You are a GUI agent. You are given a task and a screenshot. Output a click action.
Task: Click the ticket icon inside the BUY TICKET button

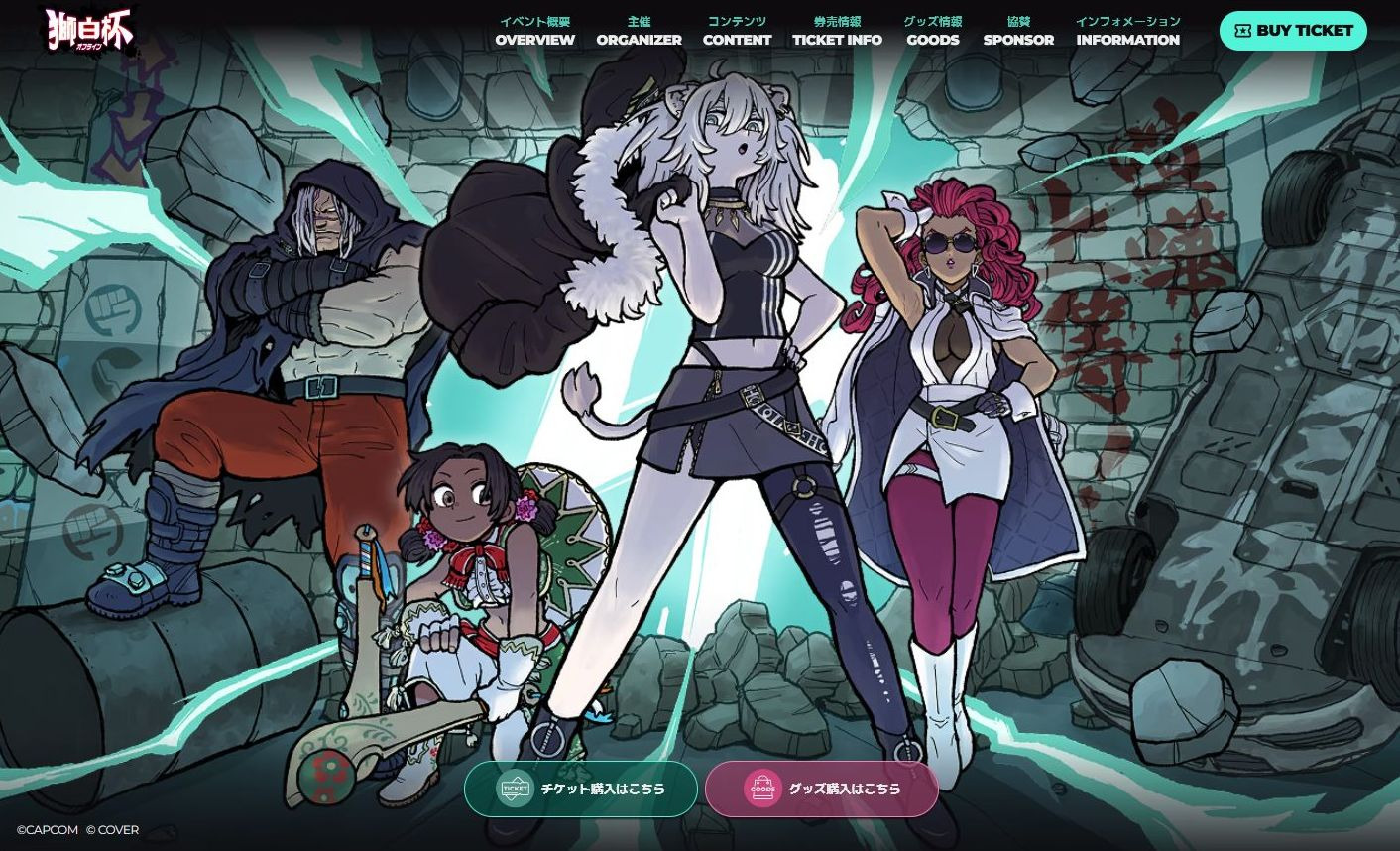click(x=1242, y=30)
